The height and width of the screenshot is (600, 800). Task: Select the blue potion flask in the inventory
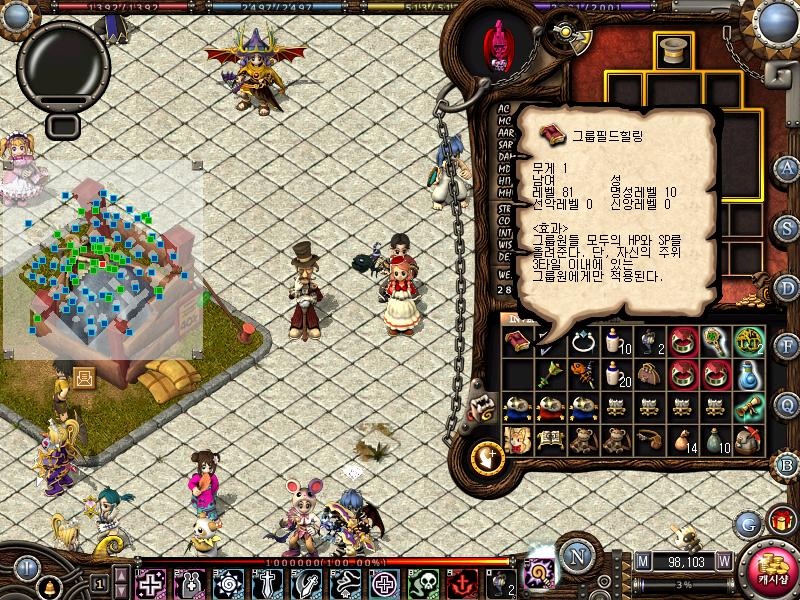(749, 375)
